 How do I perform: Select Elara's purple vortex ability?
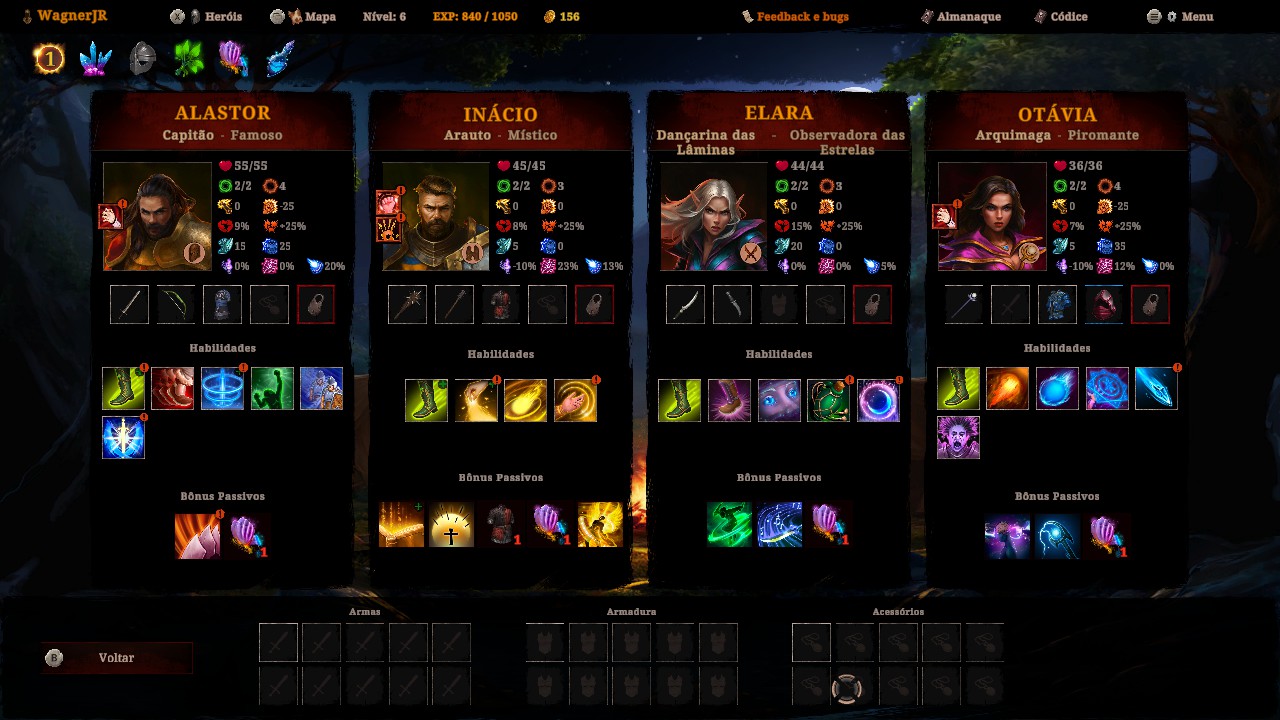coord(878,401)
